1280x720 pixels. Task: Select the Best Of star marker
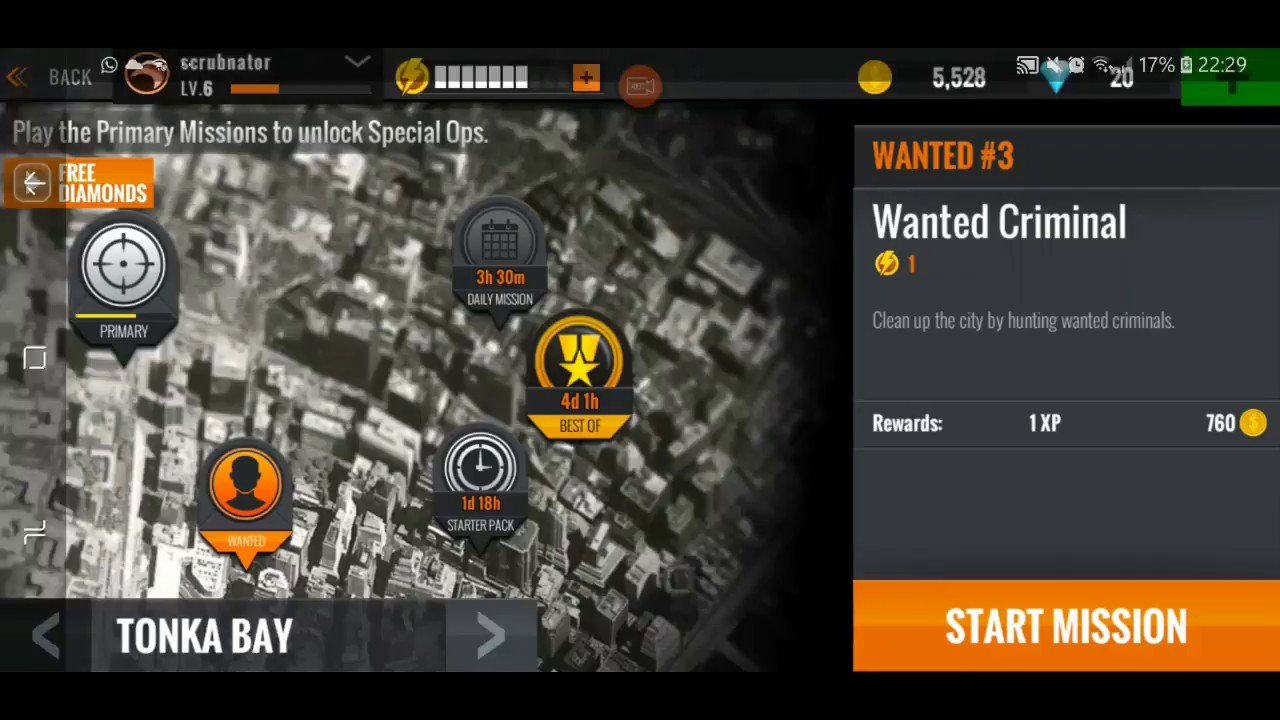580,363
